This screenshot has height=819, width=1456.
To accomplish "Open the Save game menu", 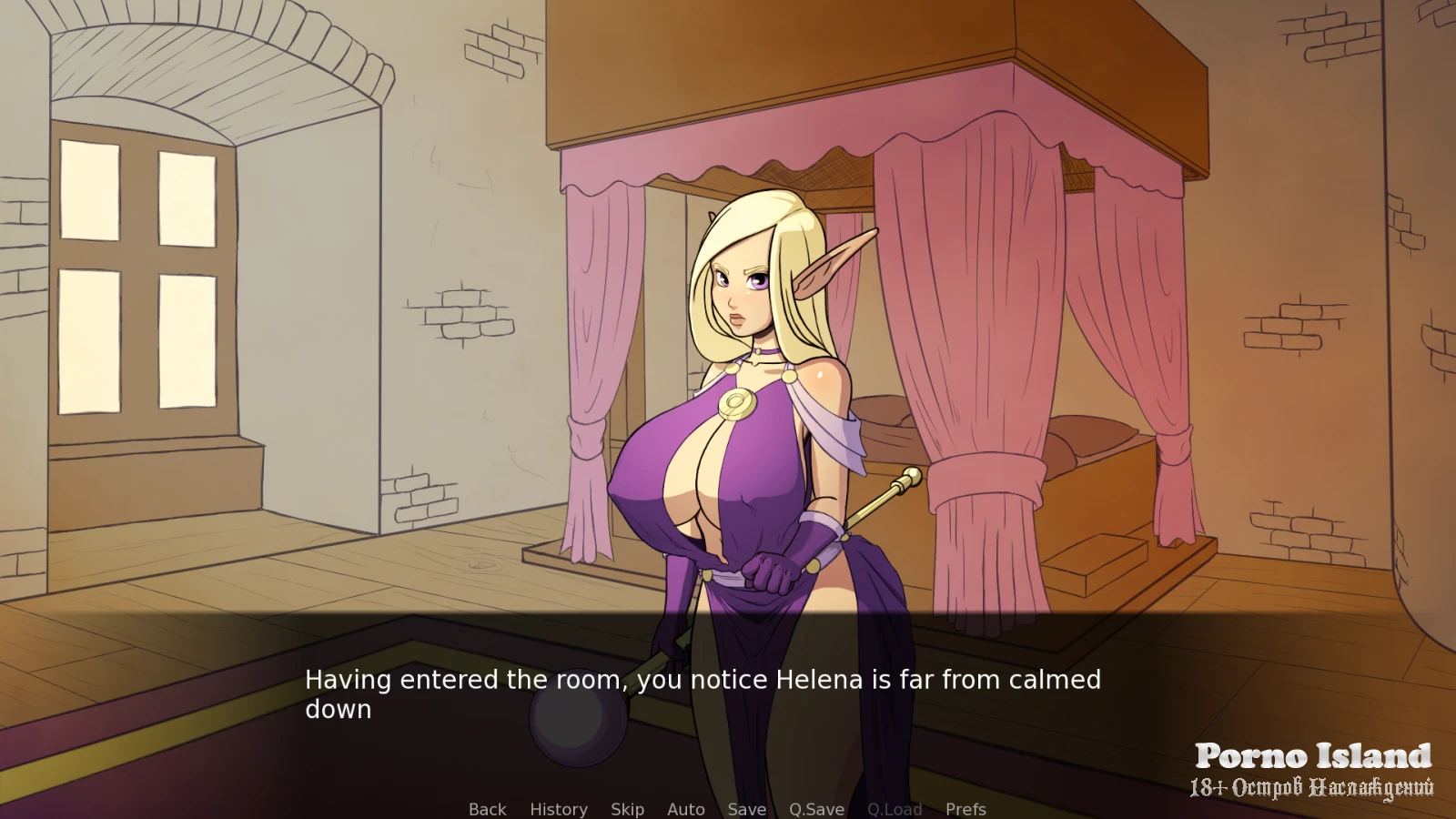I will (x=746, y=809).
